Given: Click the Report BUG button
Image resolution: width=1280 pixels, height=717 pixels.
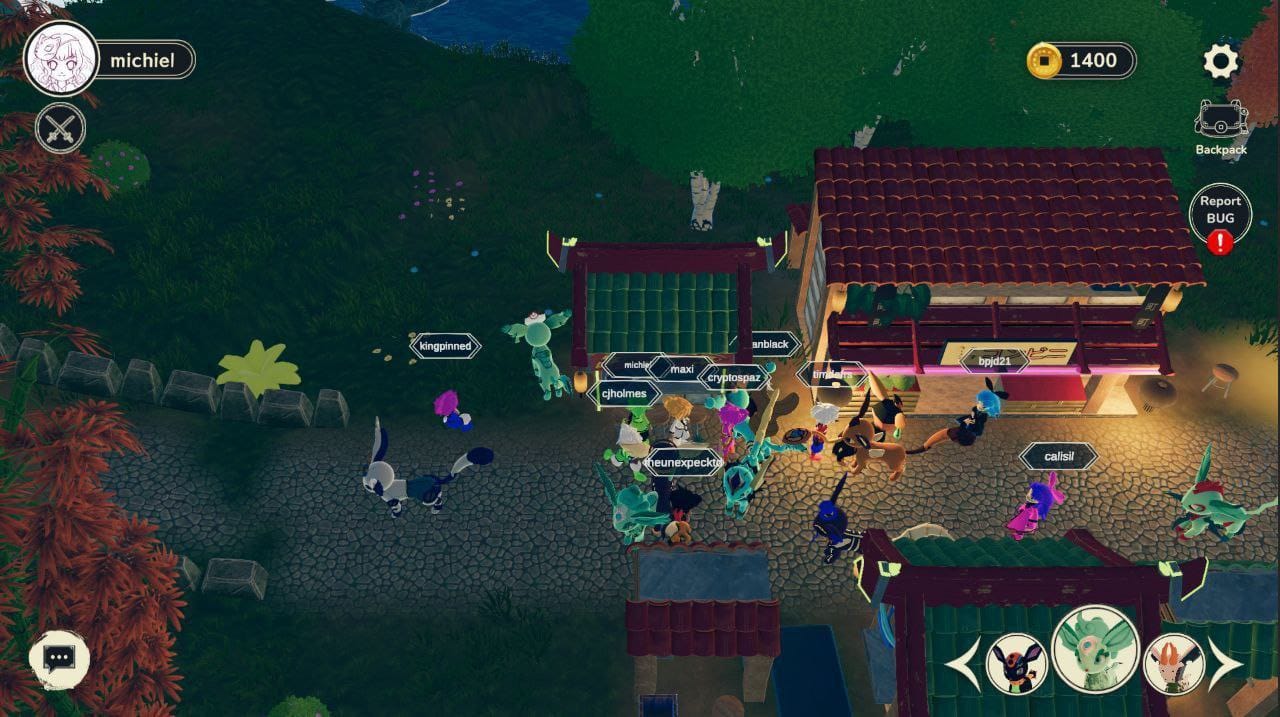Looking at the screenshot, I should 1220,212.
